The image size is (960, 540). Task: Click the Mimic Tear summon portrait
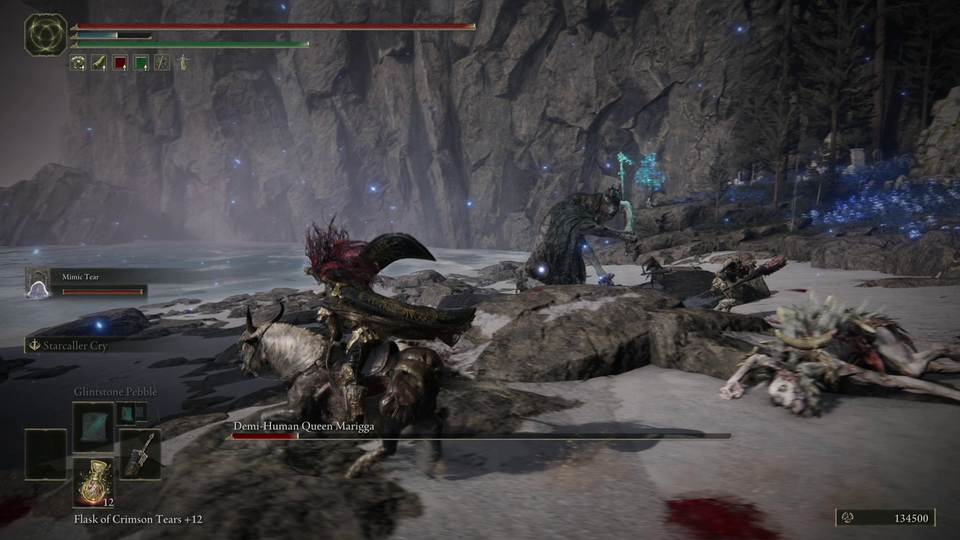click(38, 288)
